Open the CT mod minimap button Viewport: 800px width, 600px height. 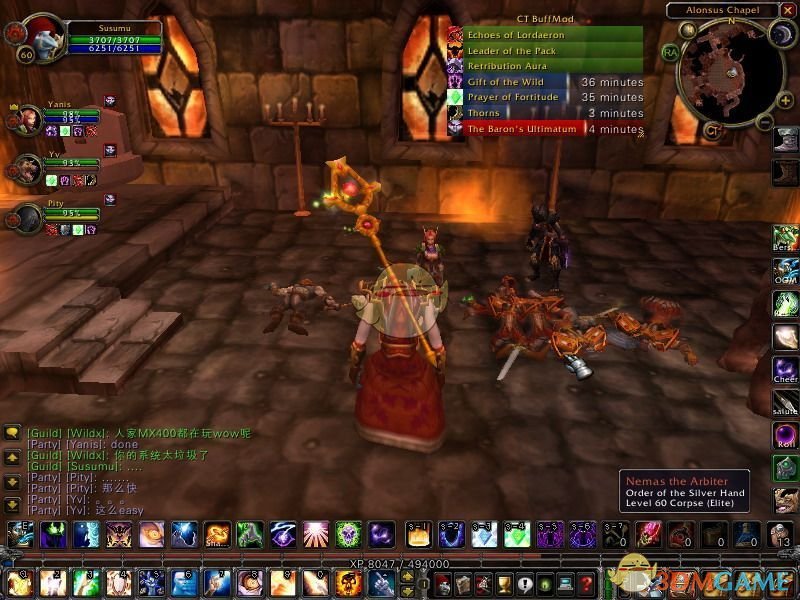click(714, 129)
